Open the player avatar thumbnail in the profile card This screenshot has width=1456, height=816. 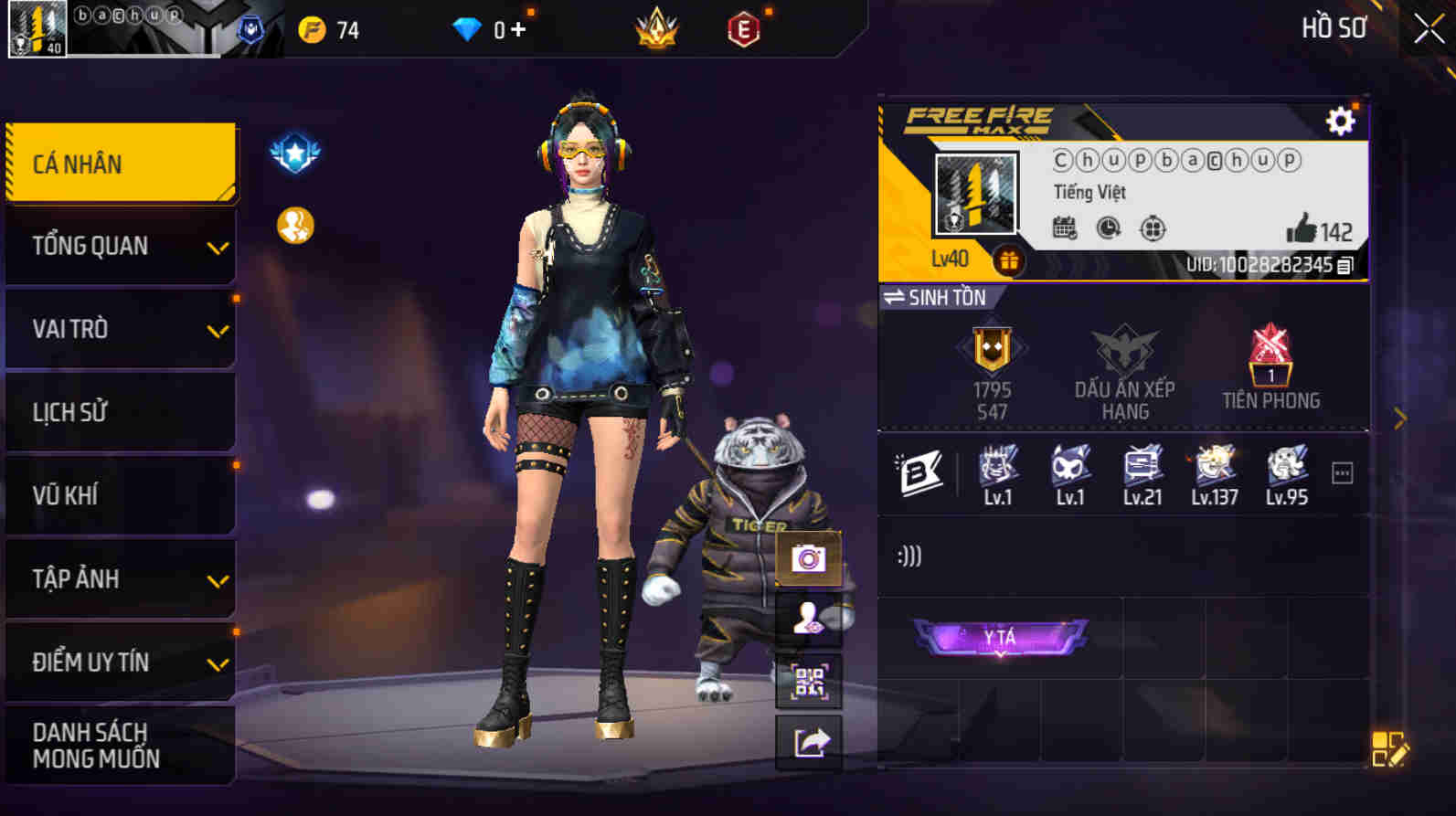(974, 193)
